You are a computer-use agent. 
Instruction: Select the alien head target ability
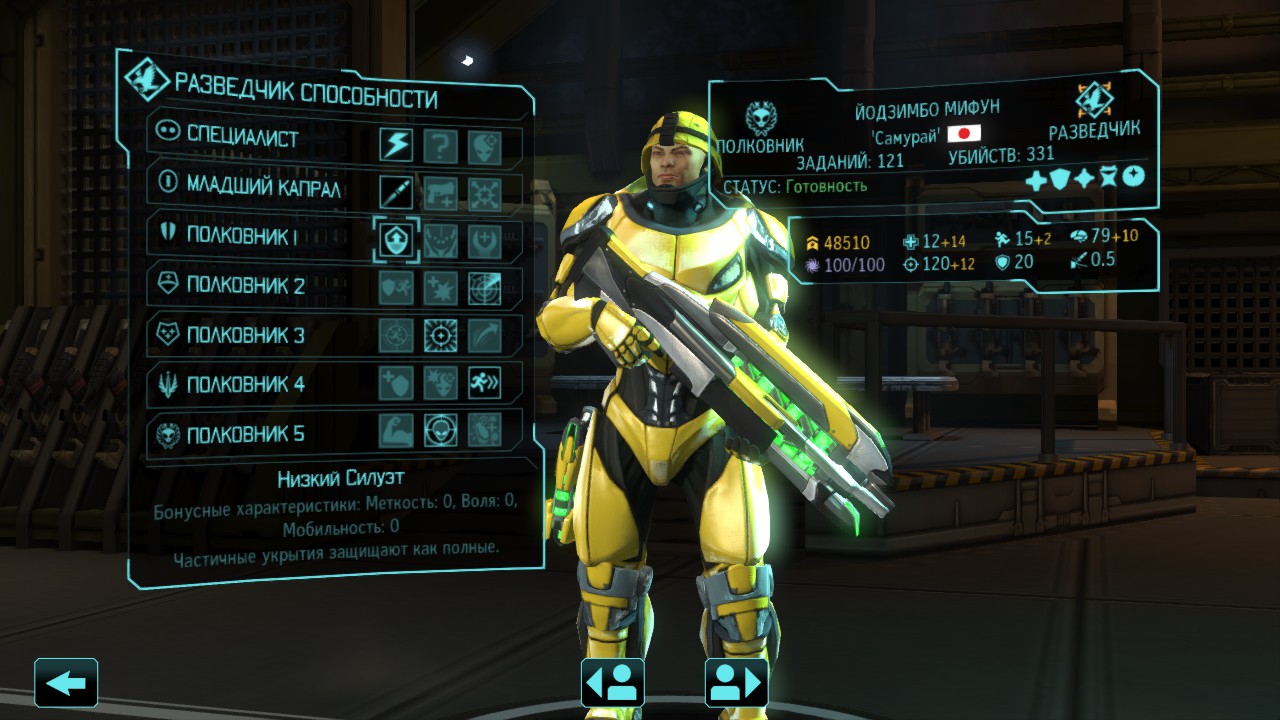point(440,431)
